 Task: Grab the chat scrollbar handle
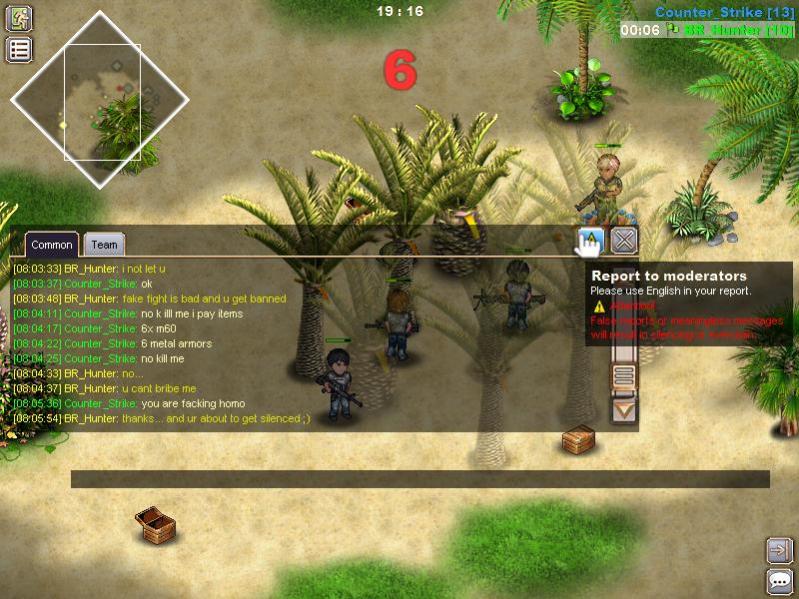click(624, 377)
